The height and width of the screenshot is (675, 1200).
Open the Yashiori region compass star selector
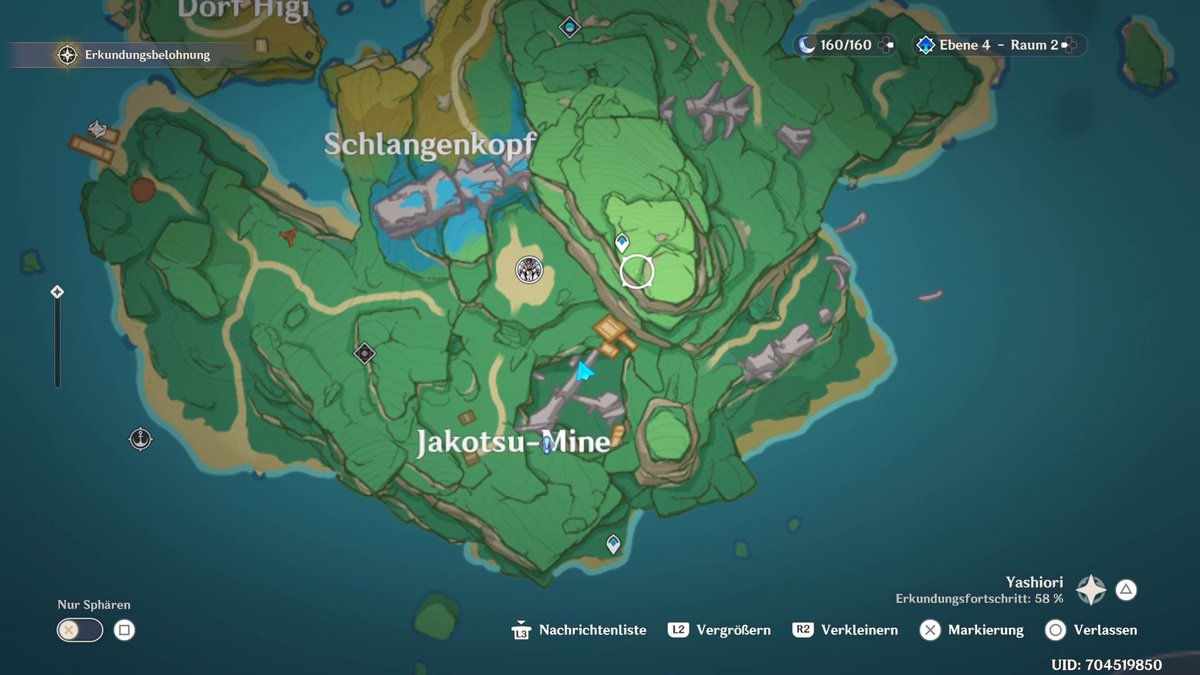tap(1090, 590)
